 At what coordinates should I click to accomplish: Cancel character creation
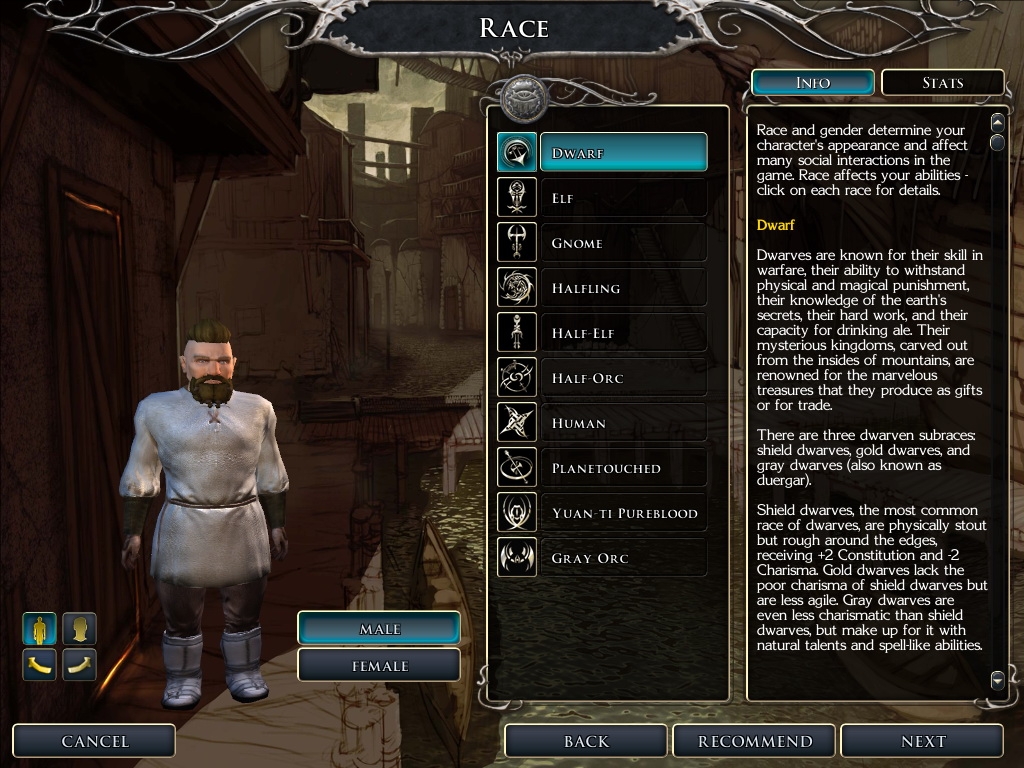click(x=95, y=741)
